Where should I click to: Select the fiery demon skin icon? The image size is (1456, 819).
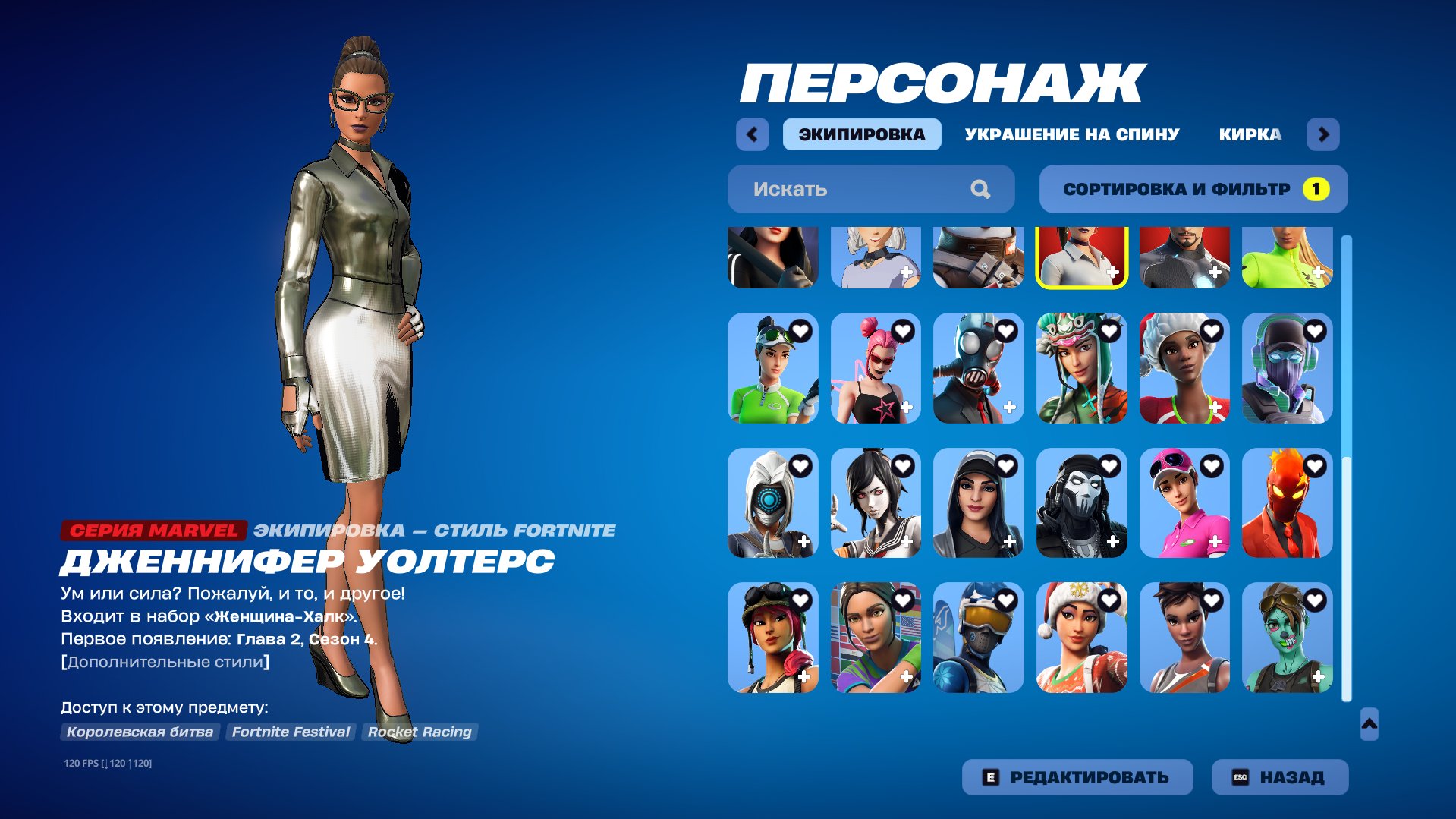click(x=1288, y=505)
